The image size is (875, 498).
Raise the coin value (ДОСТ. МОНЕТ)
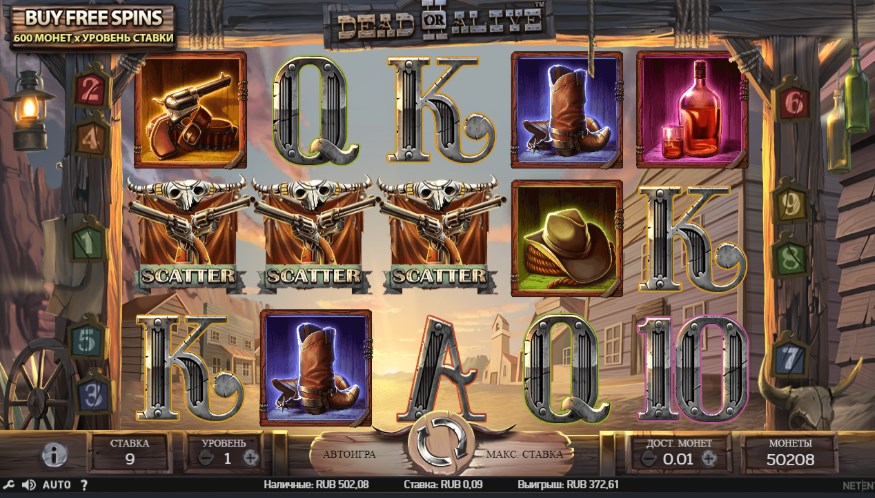(x=709, y=458)
